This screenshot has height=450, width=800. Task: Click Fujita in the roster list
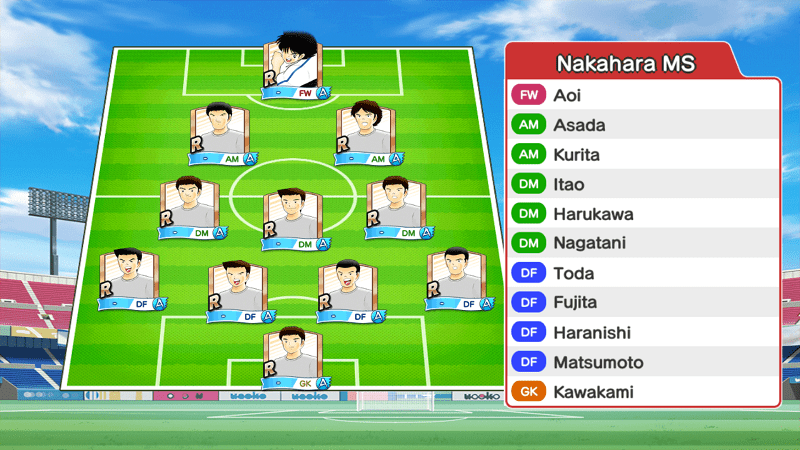642,303
